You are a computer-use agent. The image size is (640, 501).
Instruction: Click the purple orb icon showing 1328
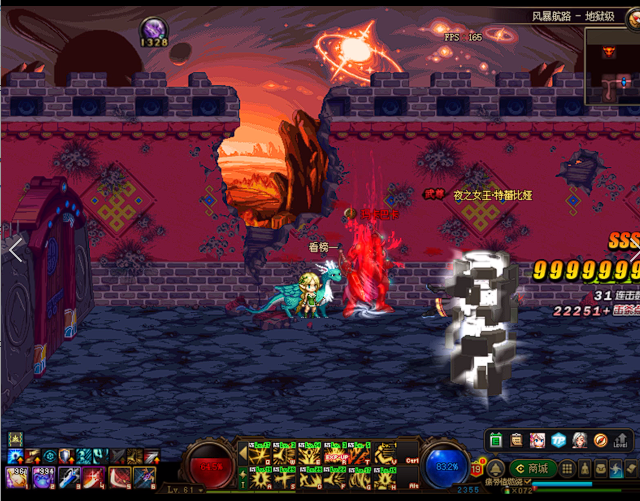[154, 29]
